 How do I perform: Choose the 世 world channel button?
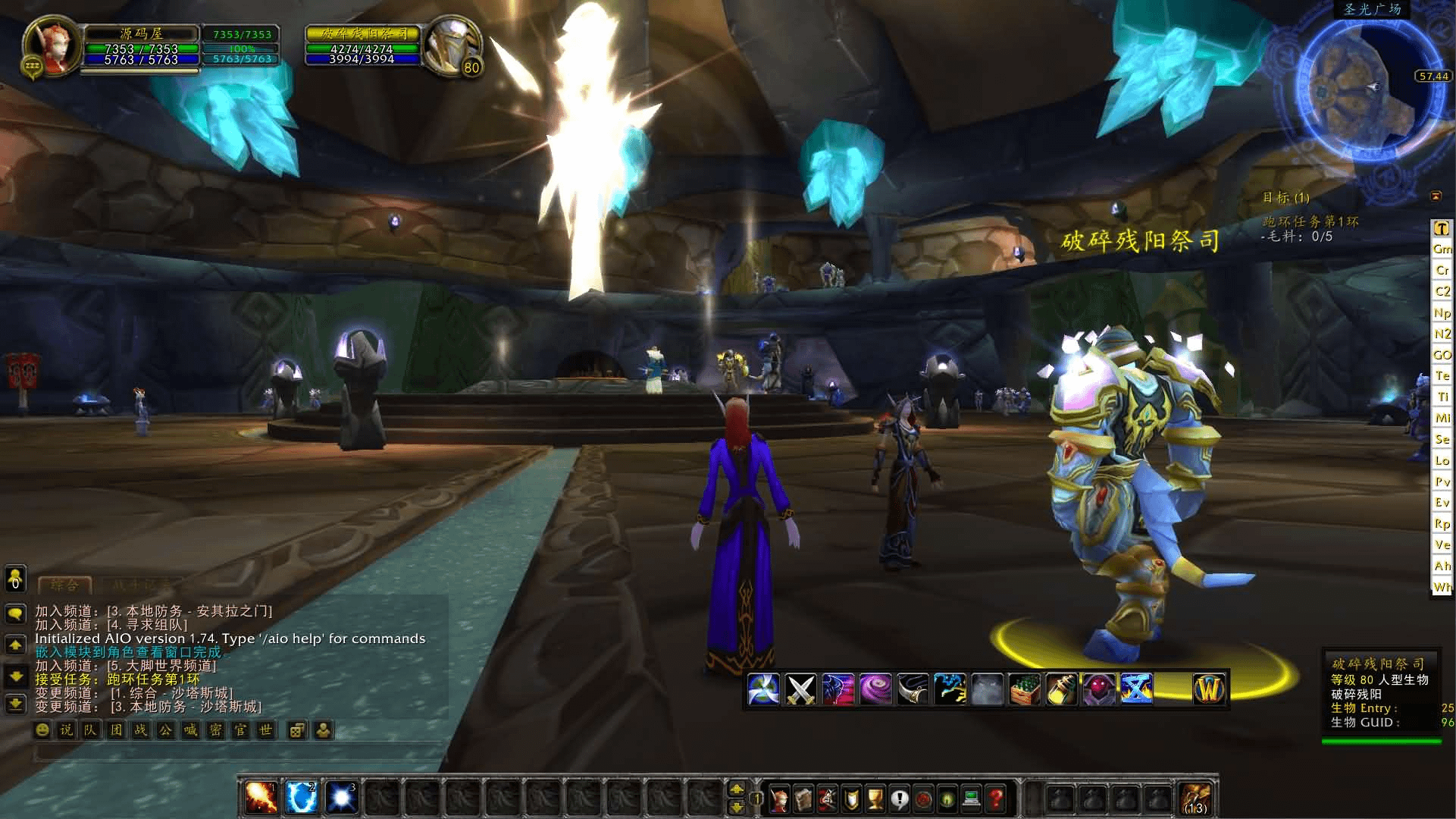(x=265, y=730)
